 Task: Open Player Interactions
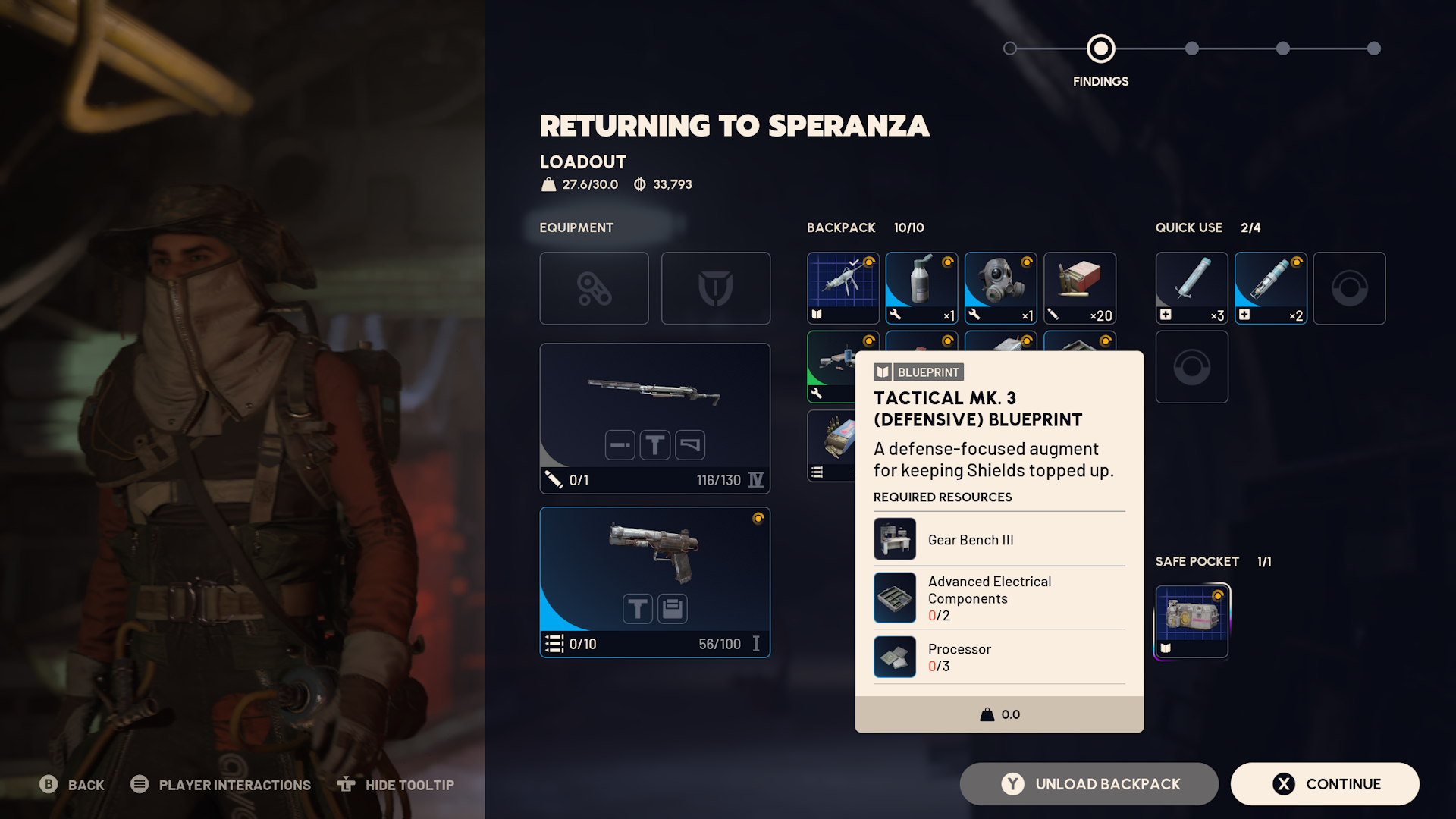[221, 785]
